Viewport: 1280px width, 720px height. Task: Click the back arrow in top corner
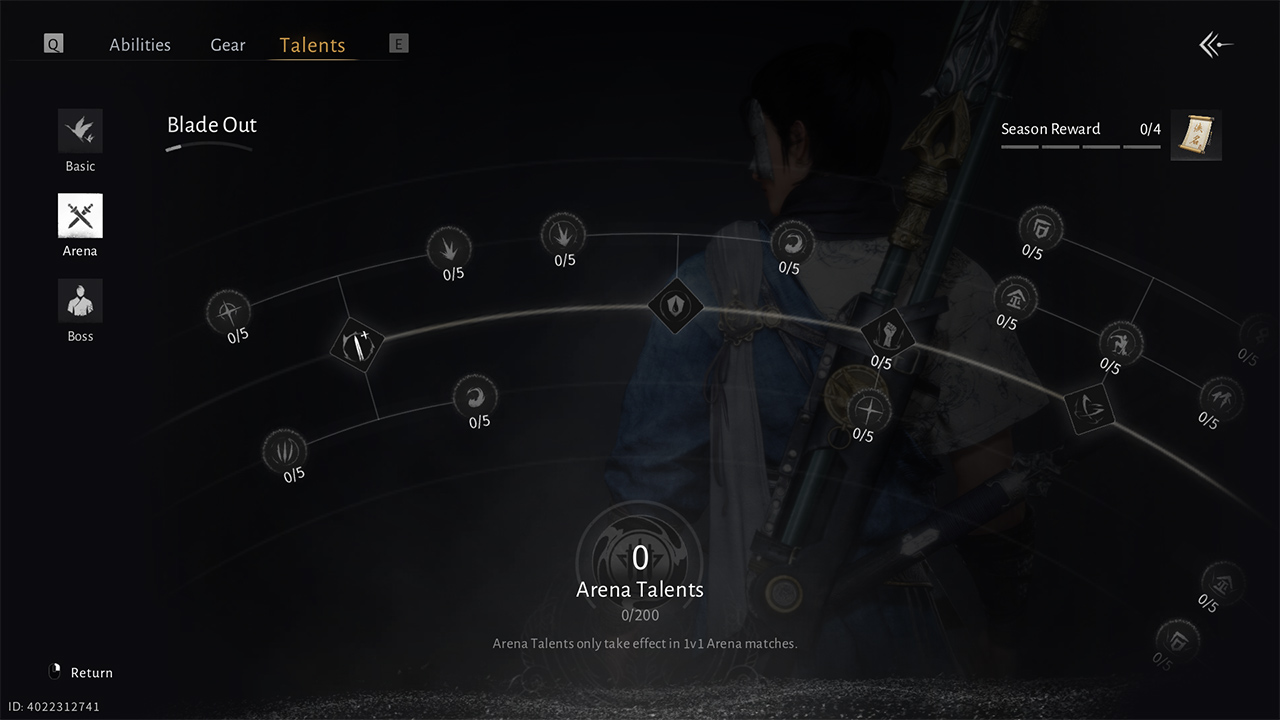pos(1216,45)
